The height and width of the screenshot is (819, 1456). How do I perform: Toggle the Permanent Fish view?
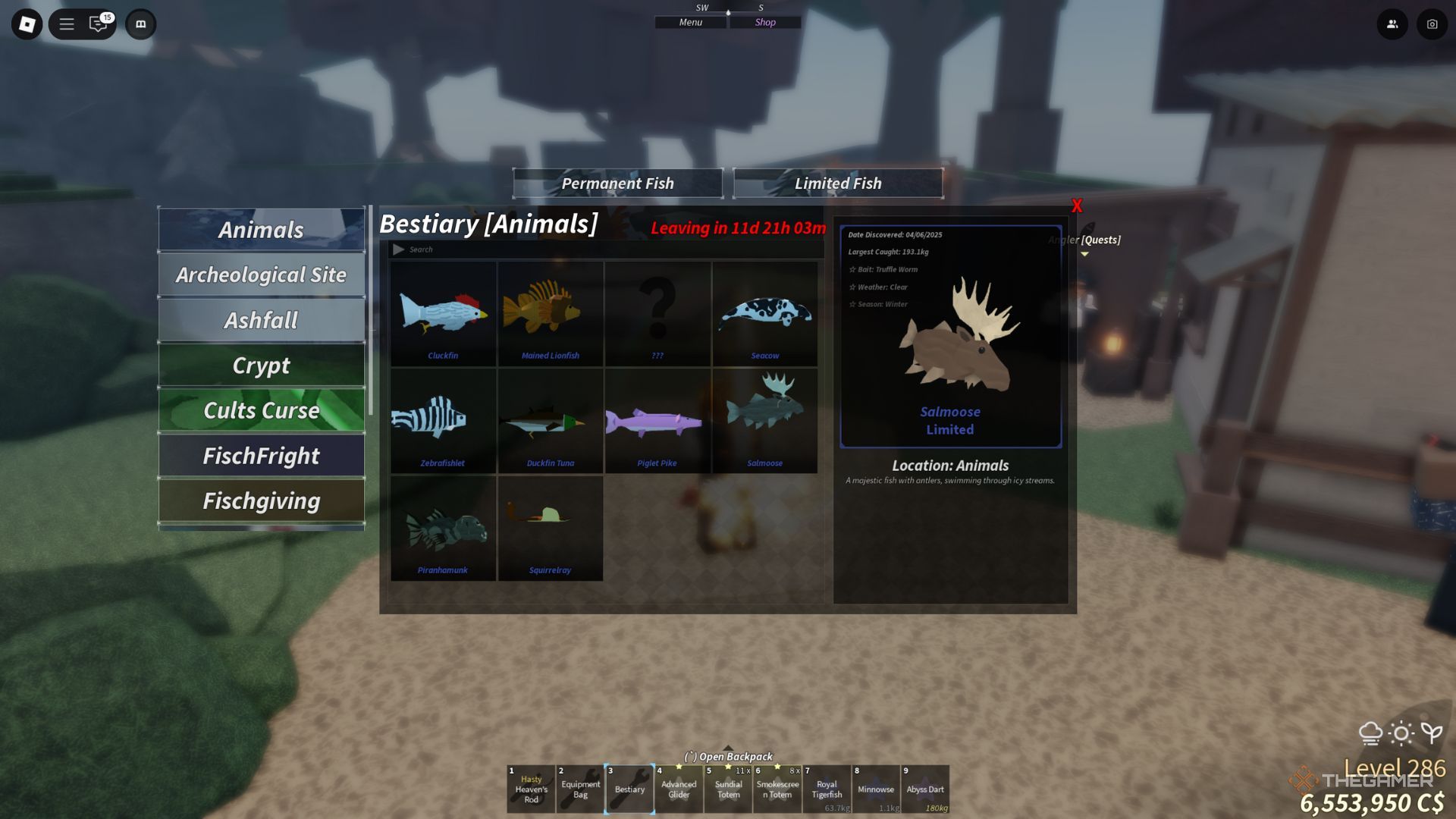tap(617, 183)
